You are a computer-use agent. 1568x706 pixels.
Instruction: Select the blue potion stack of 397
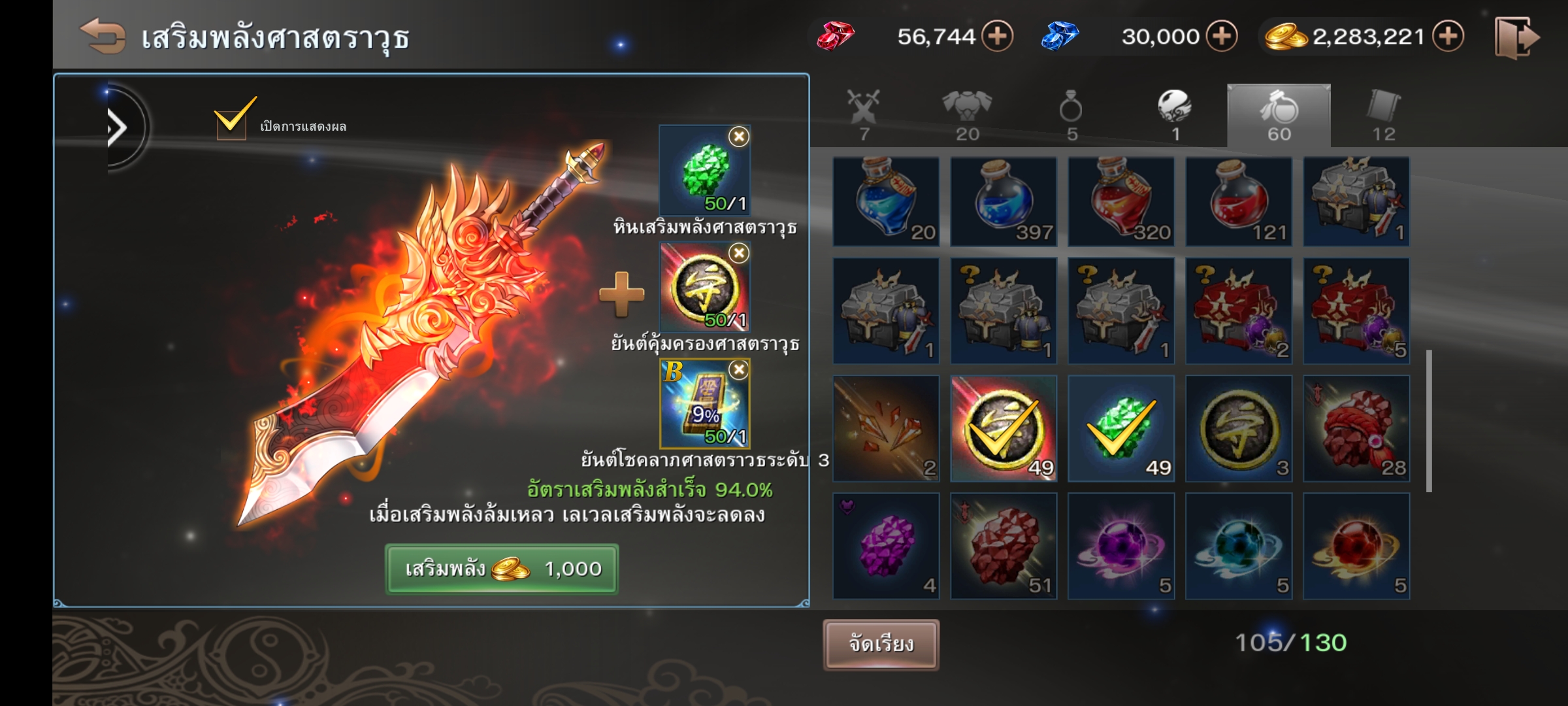[x=1004, y=201]
